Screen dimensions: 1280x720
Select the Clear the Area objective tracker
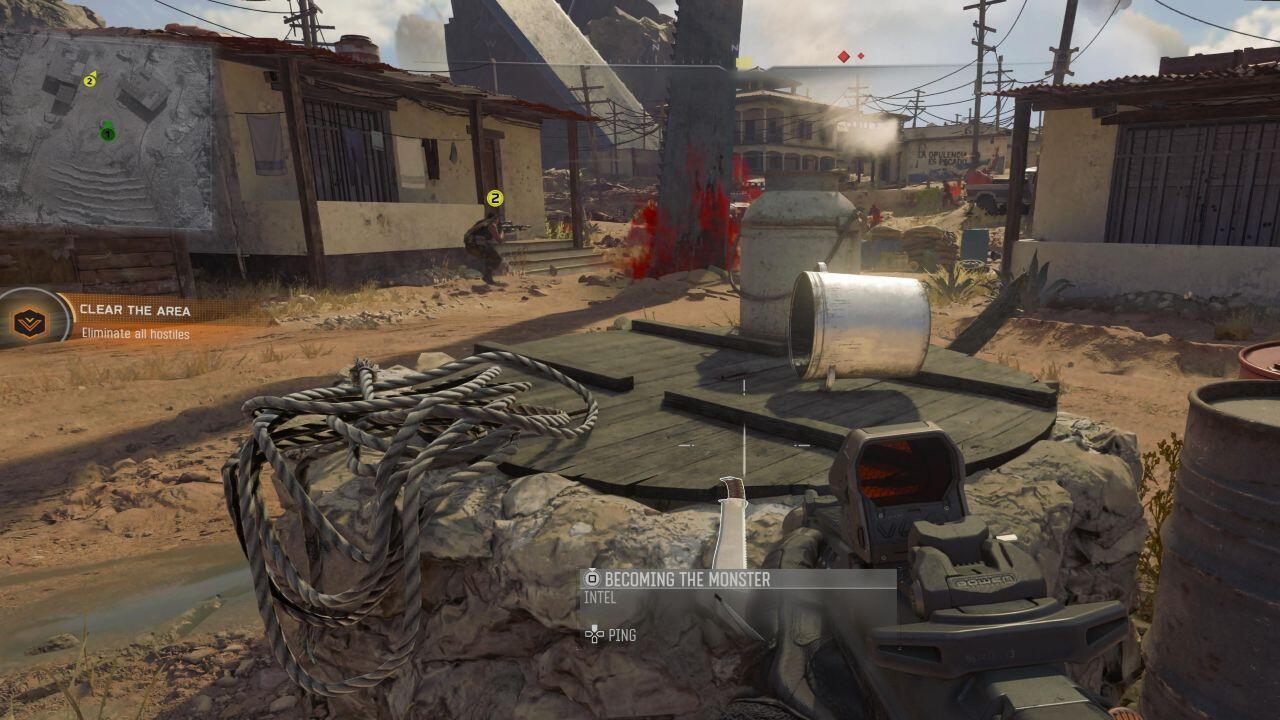135,310
